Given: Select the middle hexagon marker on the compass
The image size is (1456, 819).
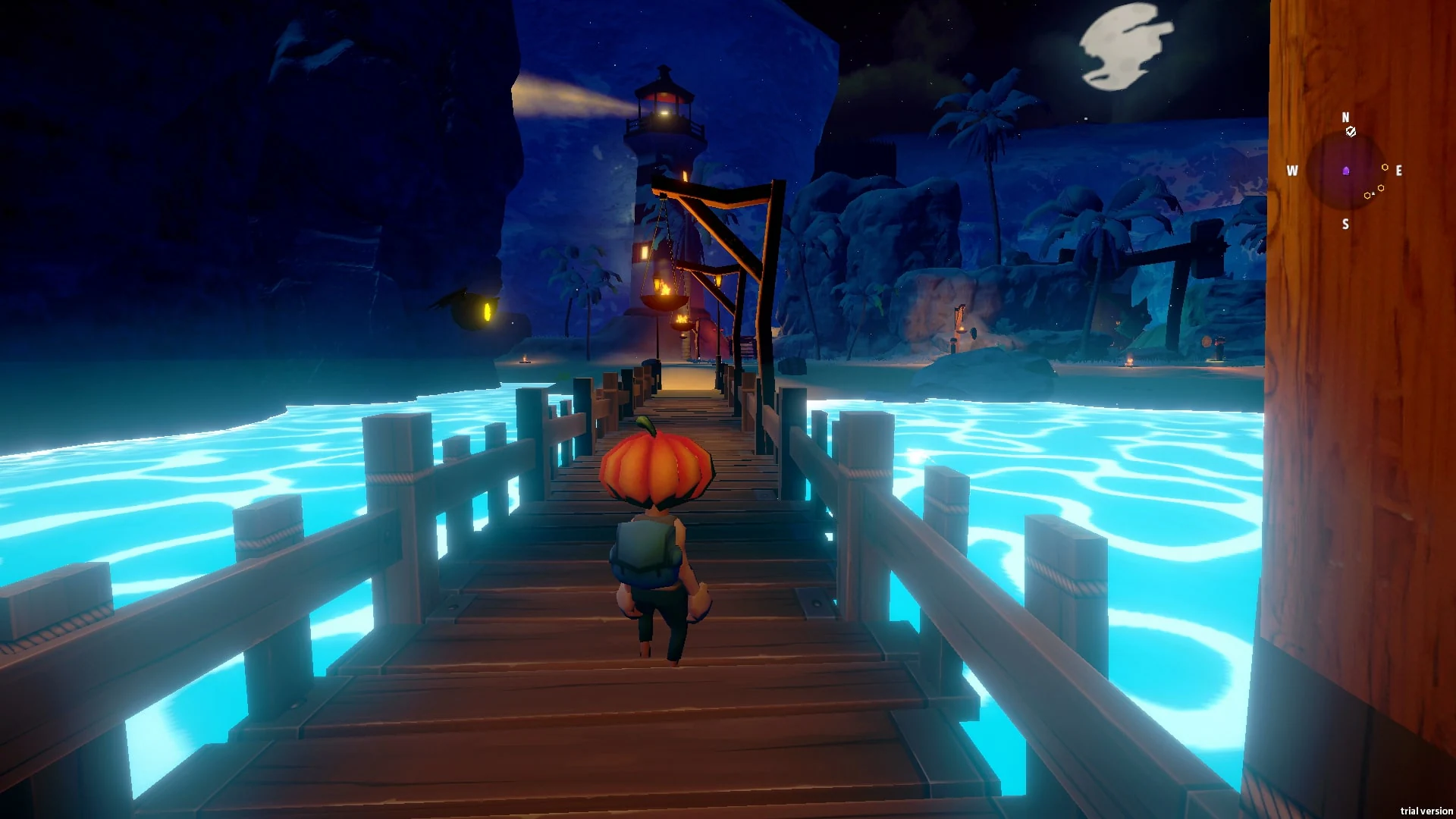Looking at the screenshot, I should [1381, 187].
